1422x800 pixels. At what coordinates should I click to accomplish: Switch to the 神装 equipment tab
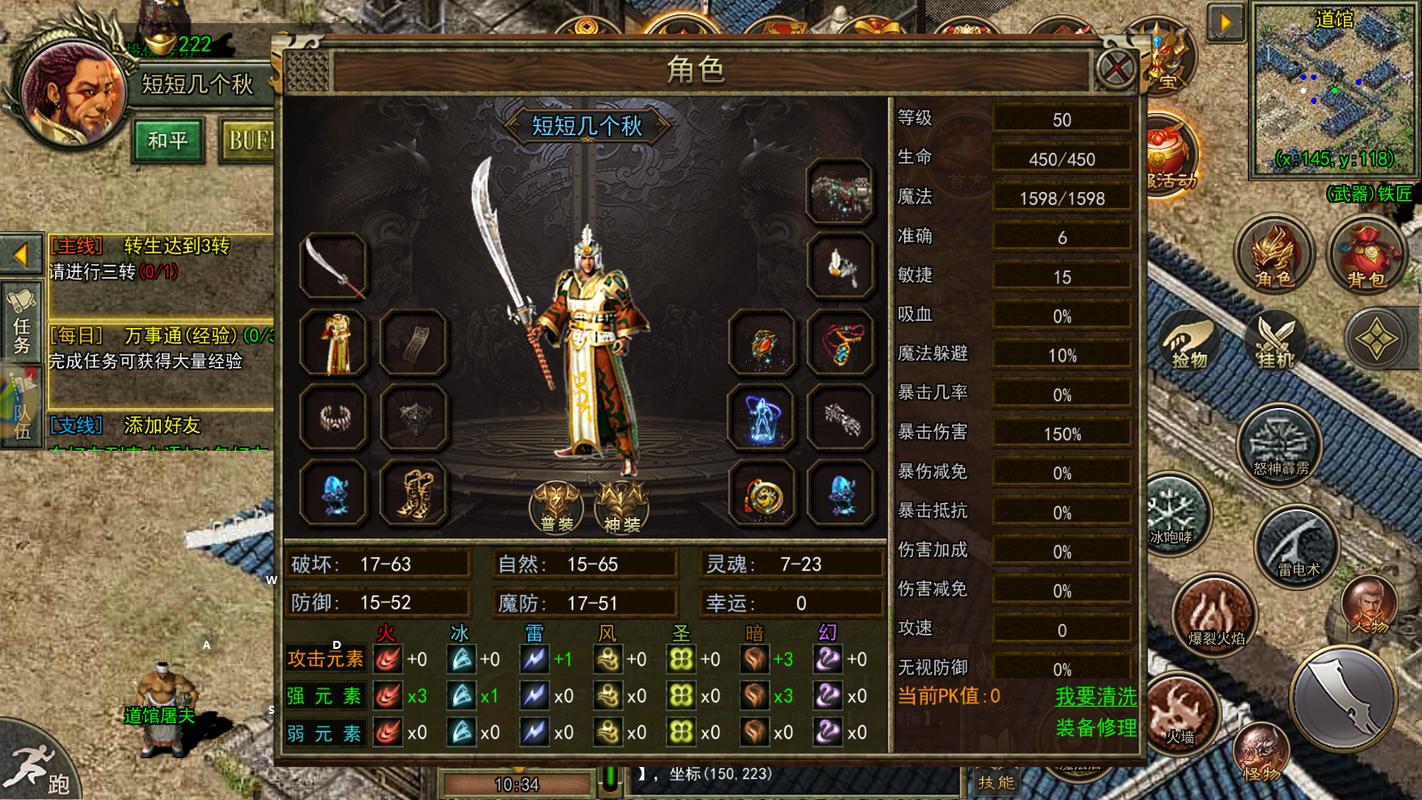pos(621,506)
